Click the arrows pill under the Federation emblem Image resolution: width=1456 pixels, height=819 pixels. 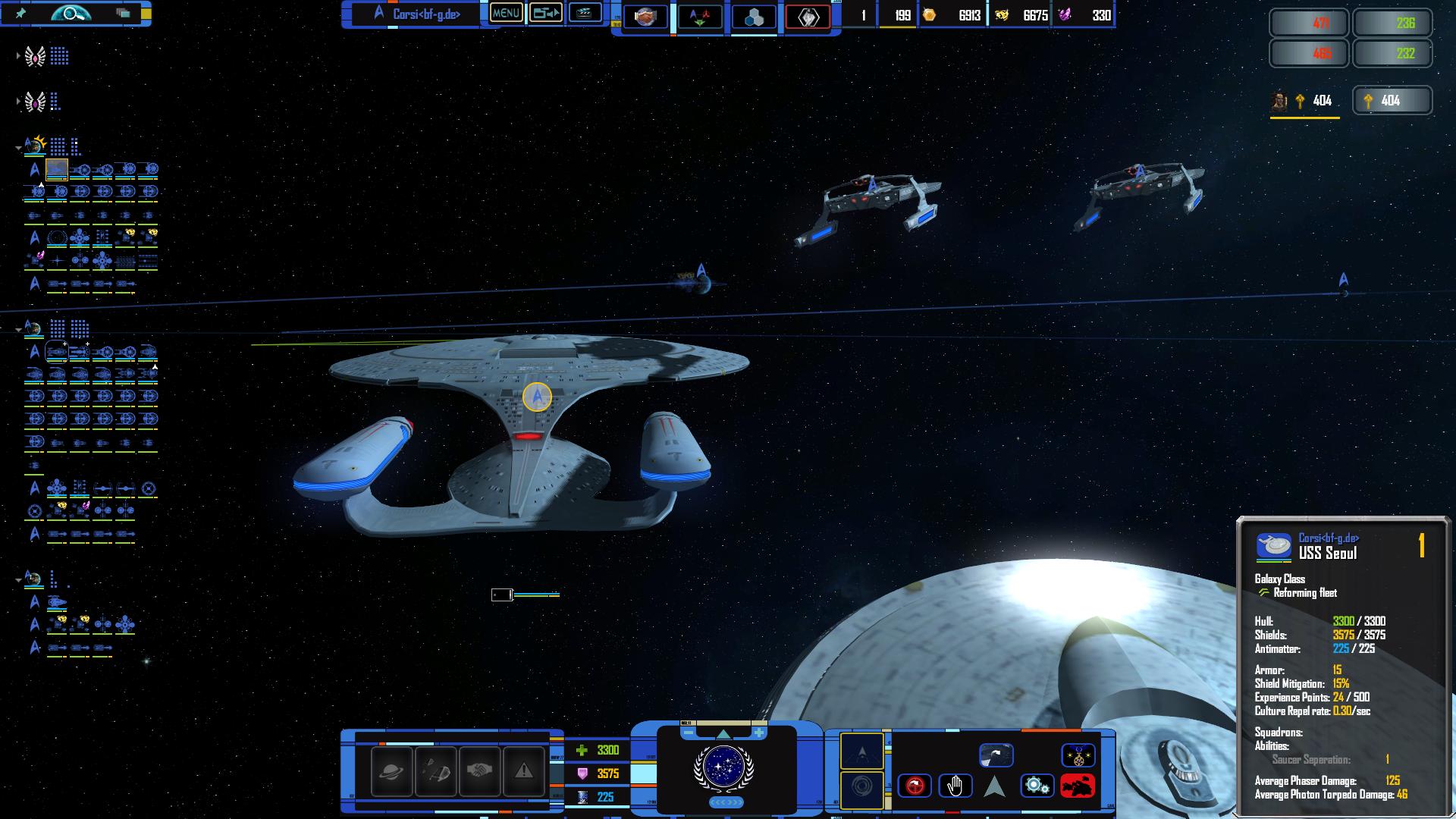tap(726, 802)
